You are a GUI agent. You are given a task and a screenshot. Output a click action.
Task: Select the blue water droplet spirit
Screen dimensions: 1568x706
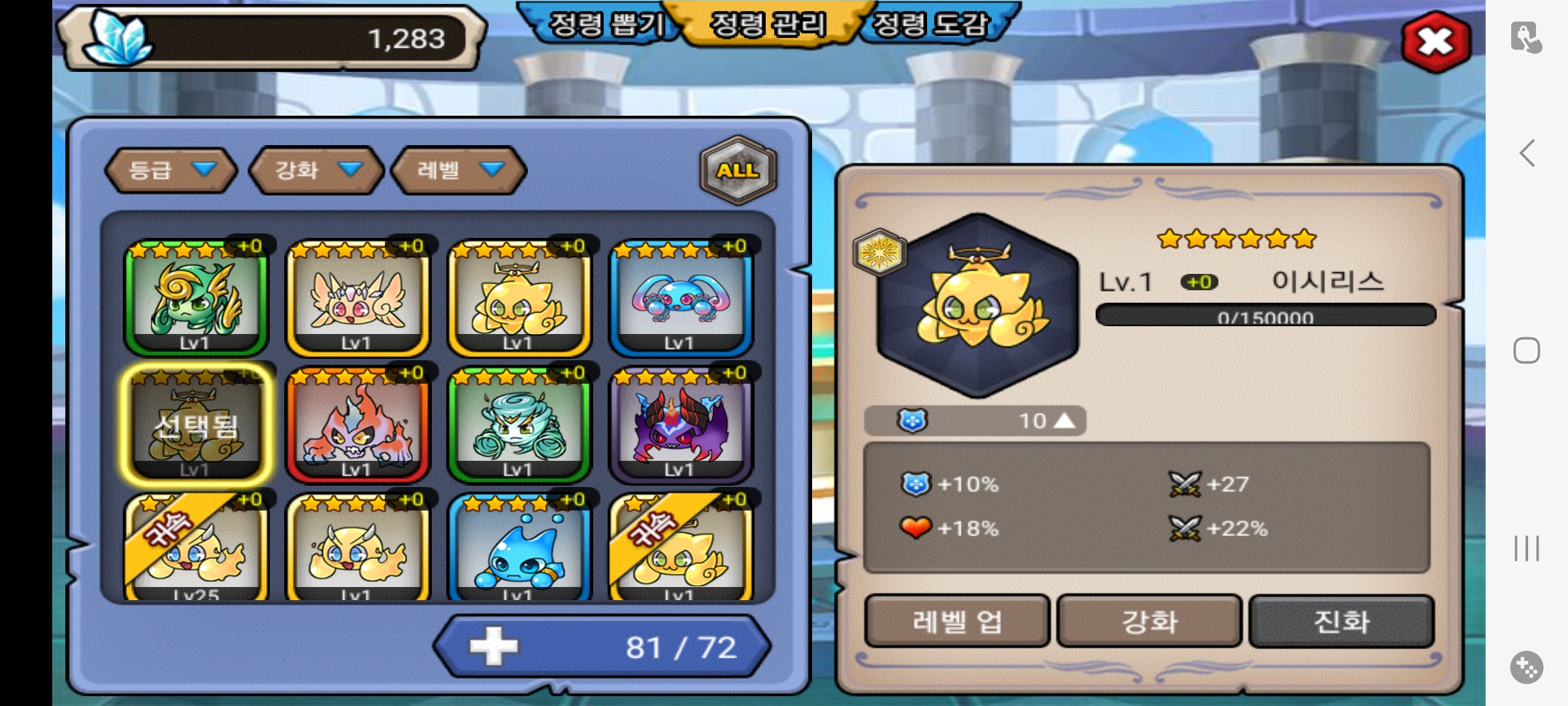tap(519, 549)
